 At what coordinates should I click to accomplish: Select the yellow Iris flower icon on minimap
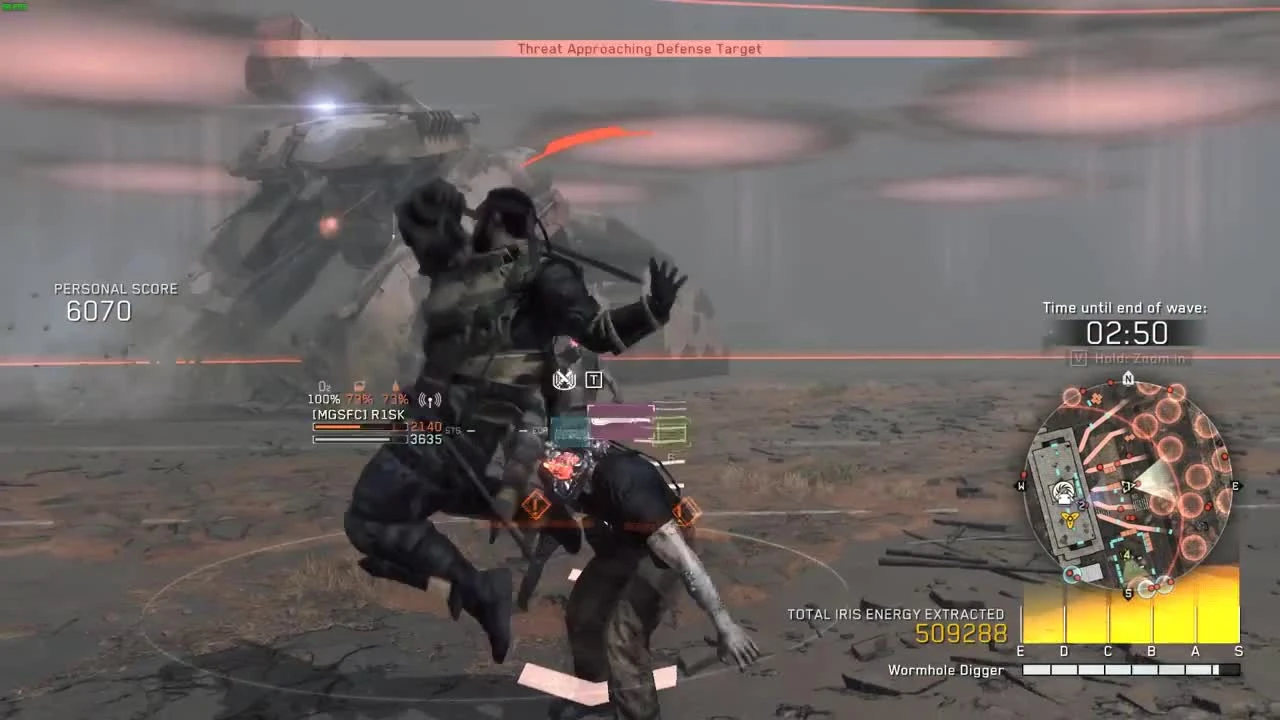1068,516
